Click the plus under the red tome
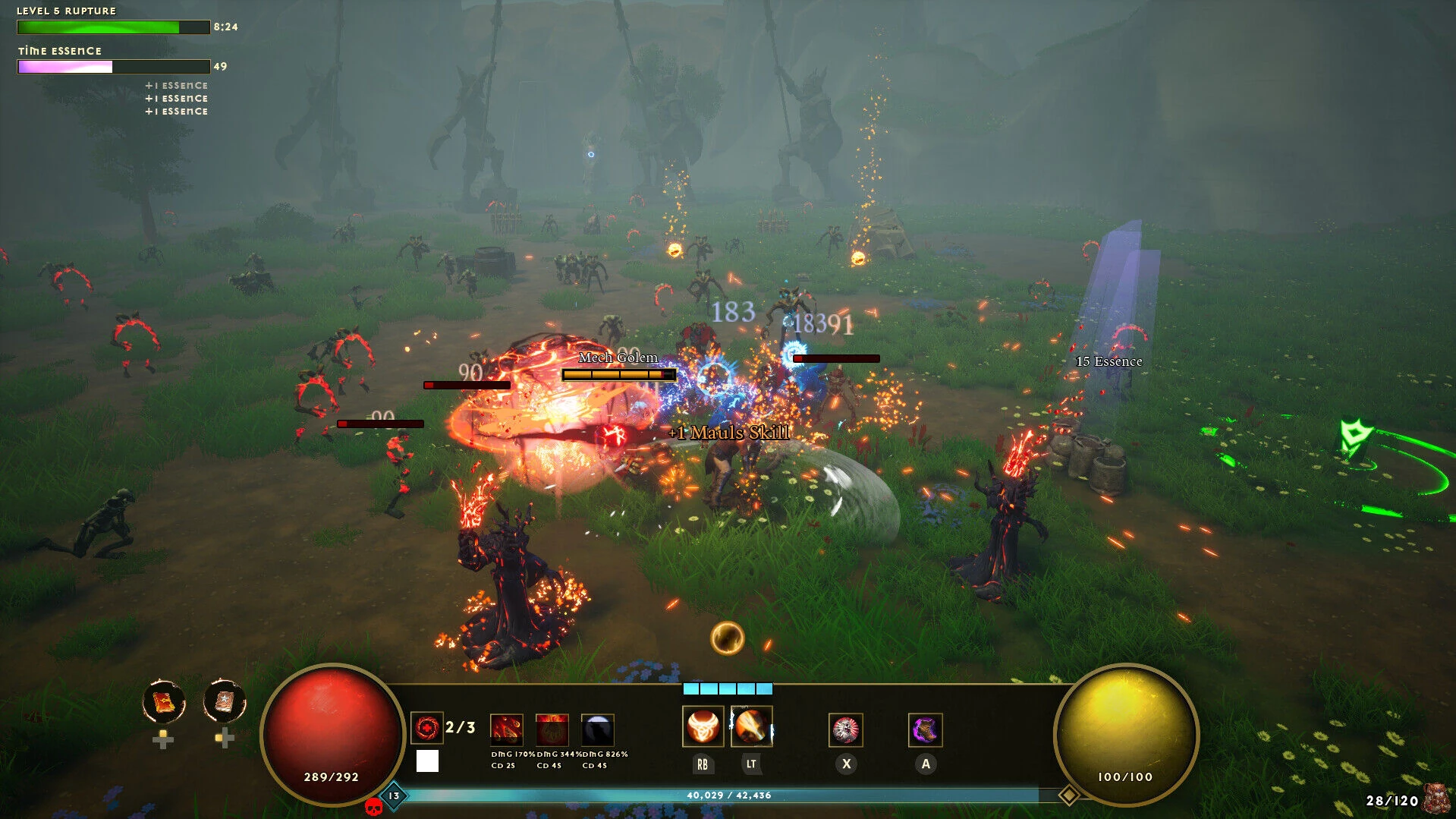The width and height of the screenshot is (1456, 819). click(163, 741)
